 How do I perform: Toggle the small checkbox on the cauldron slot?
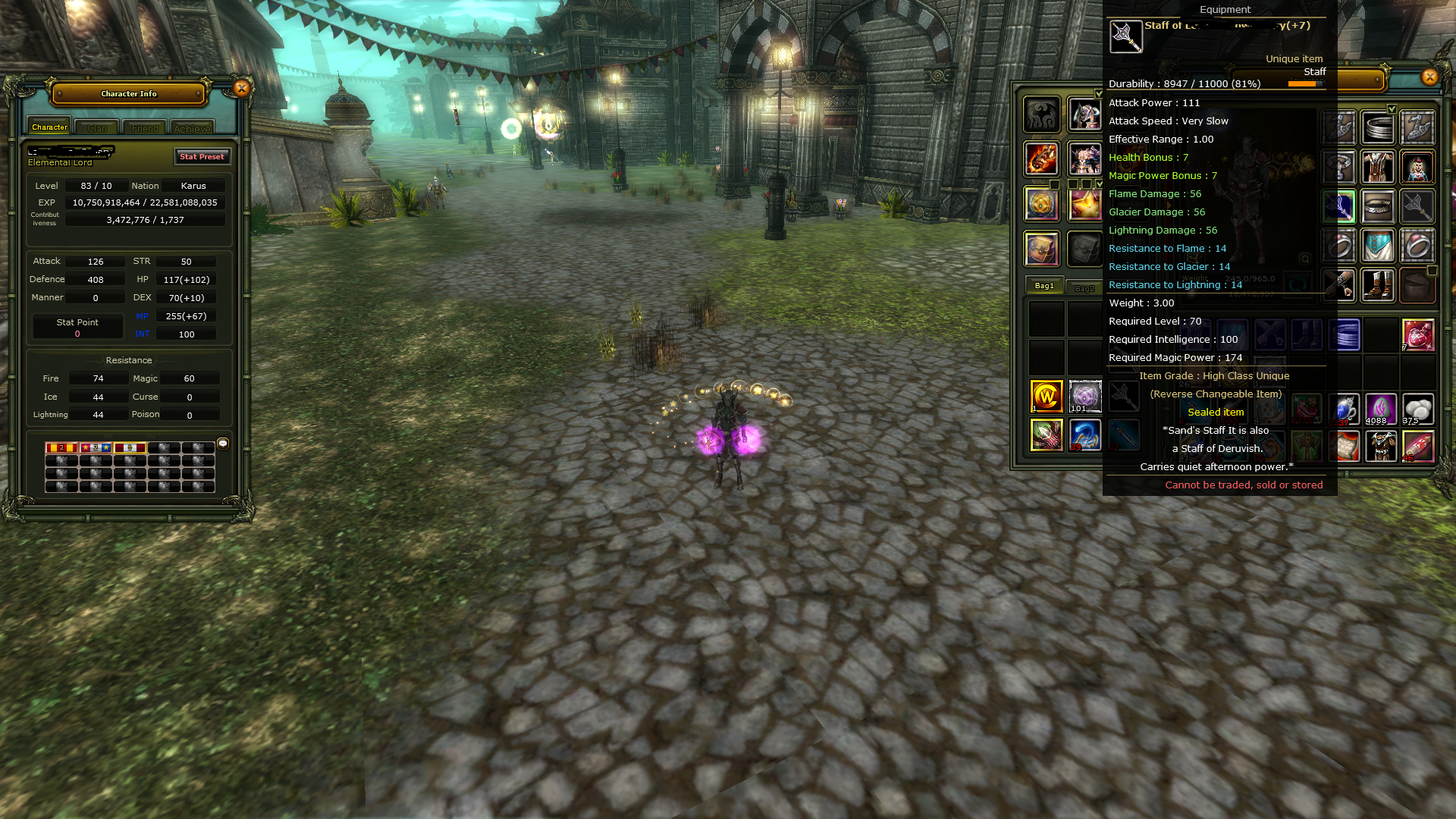click(x=1433, y=270)
